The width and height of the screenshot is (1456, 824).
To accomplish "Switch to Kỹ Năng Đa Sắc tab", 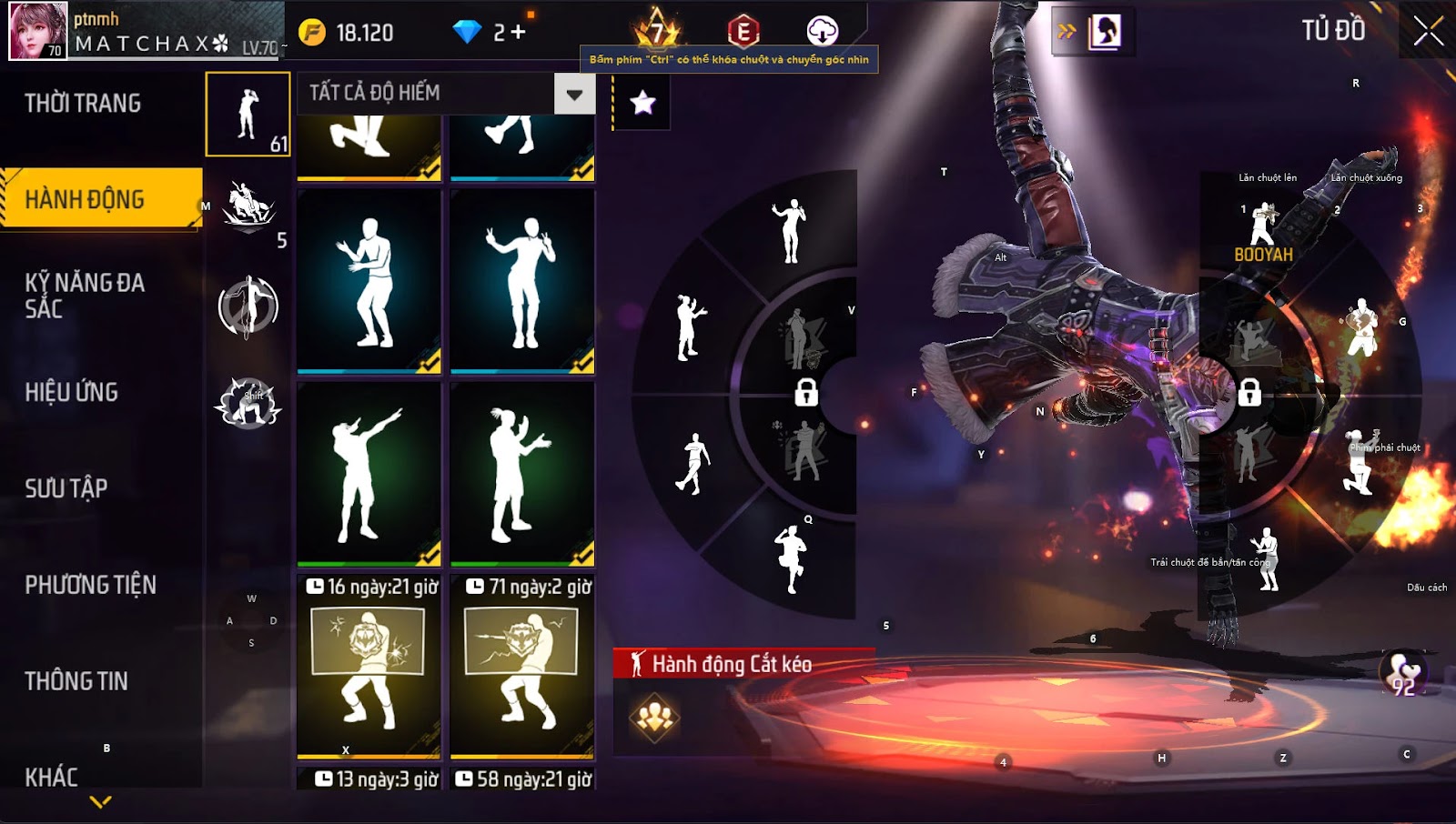I will (x=85, y=296).
